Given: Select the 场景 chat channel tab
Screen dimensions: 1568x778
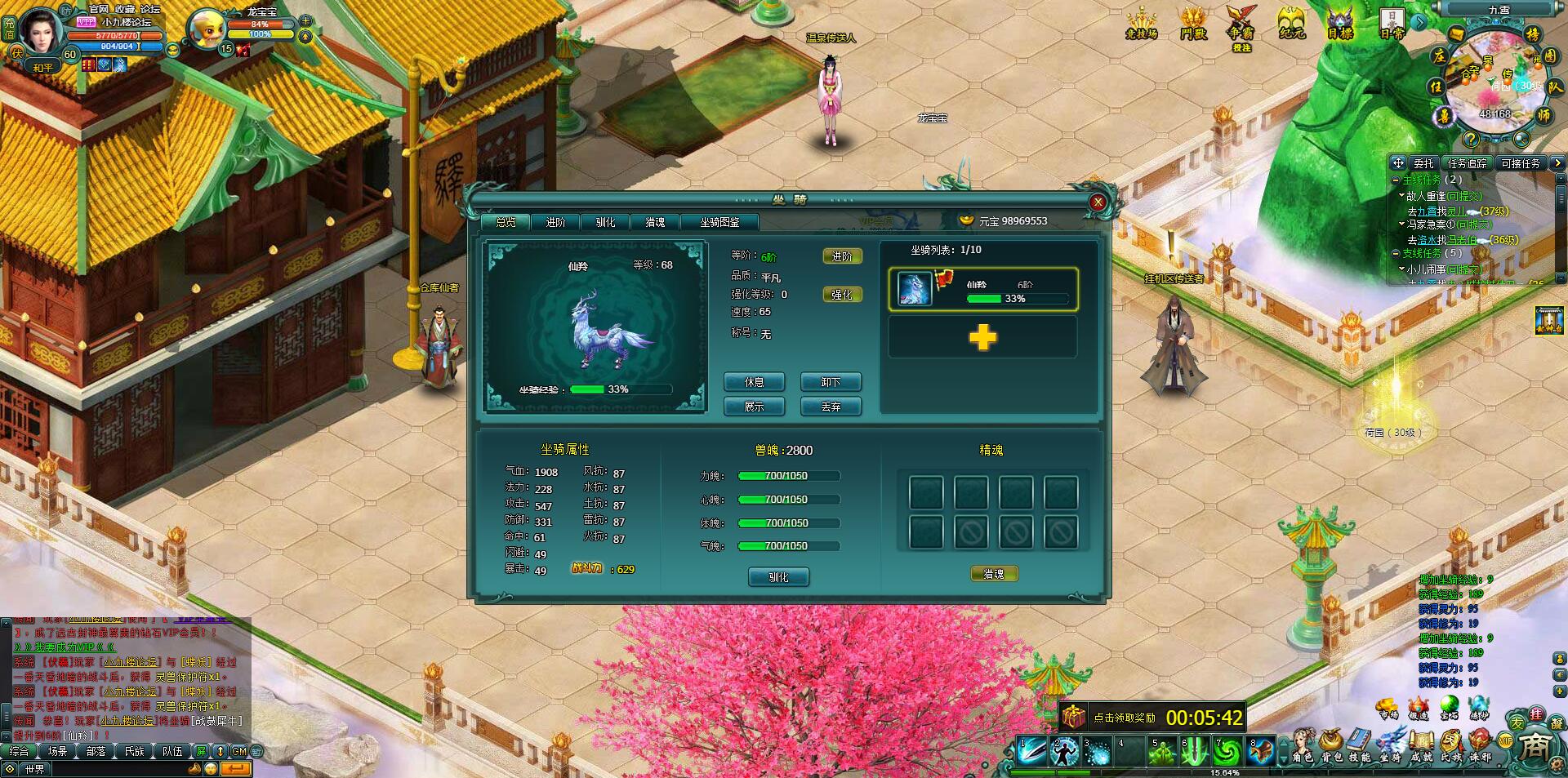Looking at the screenshot, I should click(x=57, y=752).
